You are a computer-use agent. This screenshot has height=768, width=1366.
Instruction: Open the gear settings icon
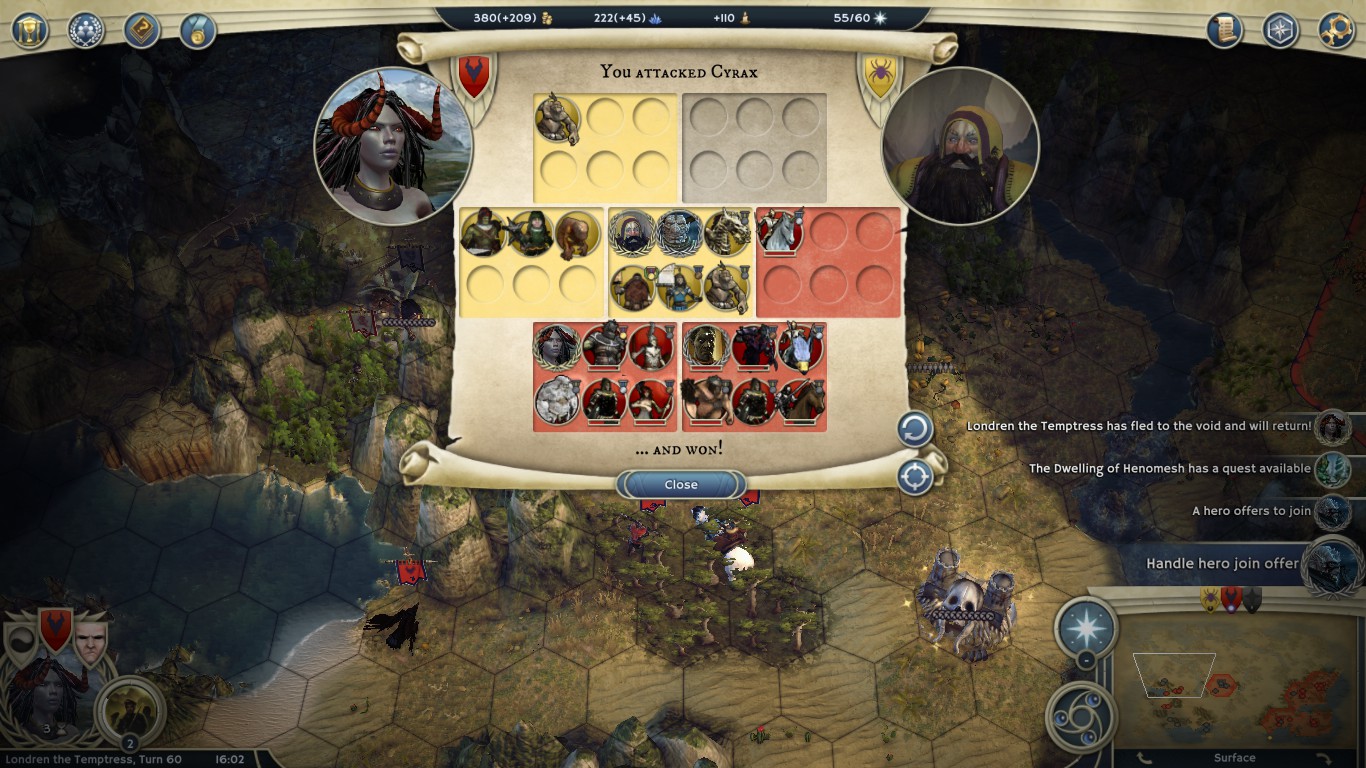pos(1336,30)
